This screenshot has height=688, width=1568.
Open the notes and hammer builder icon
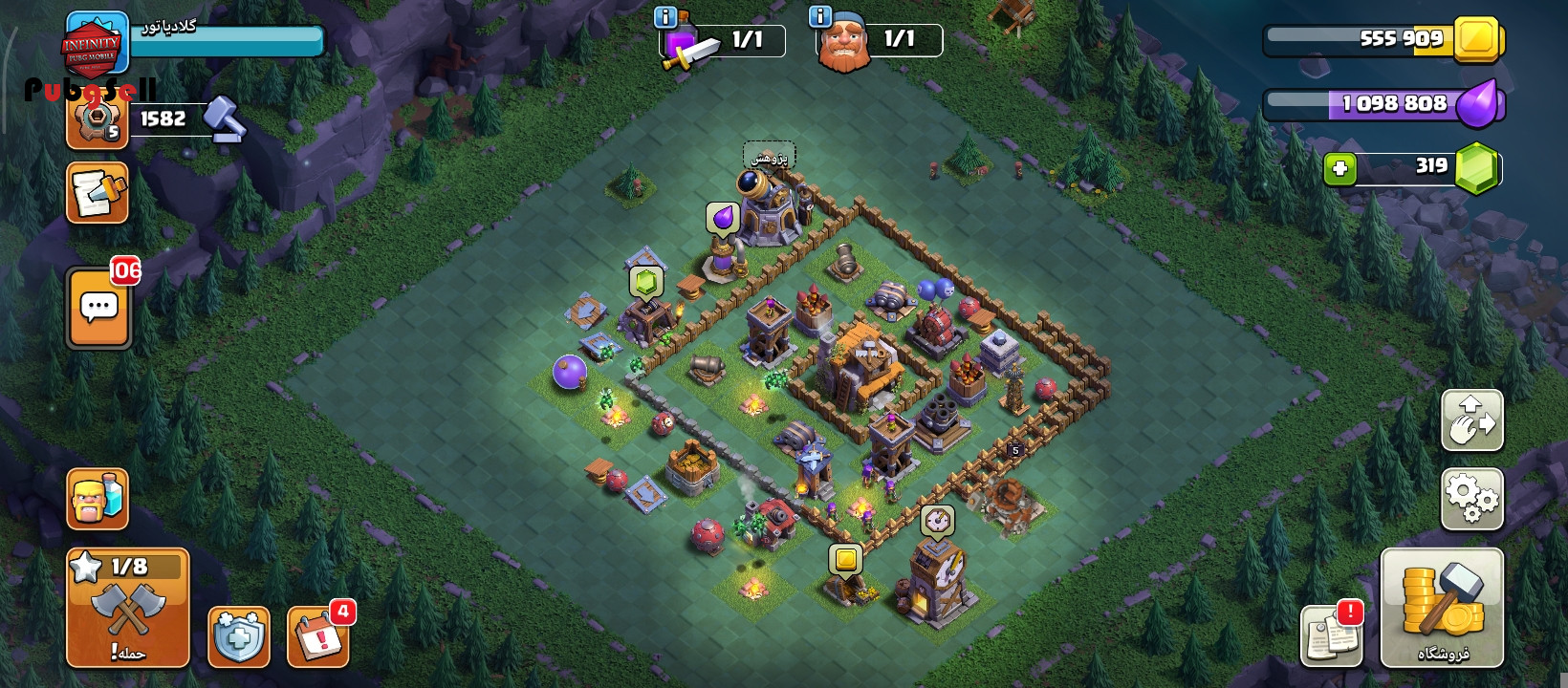tap(98, 193)
